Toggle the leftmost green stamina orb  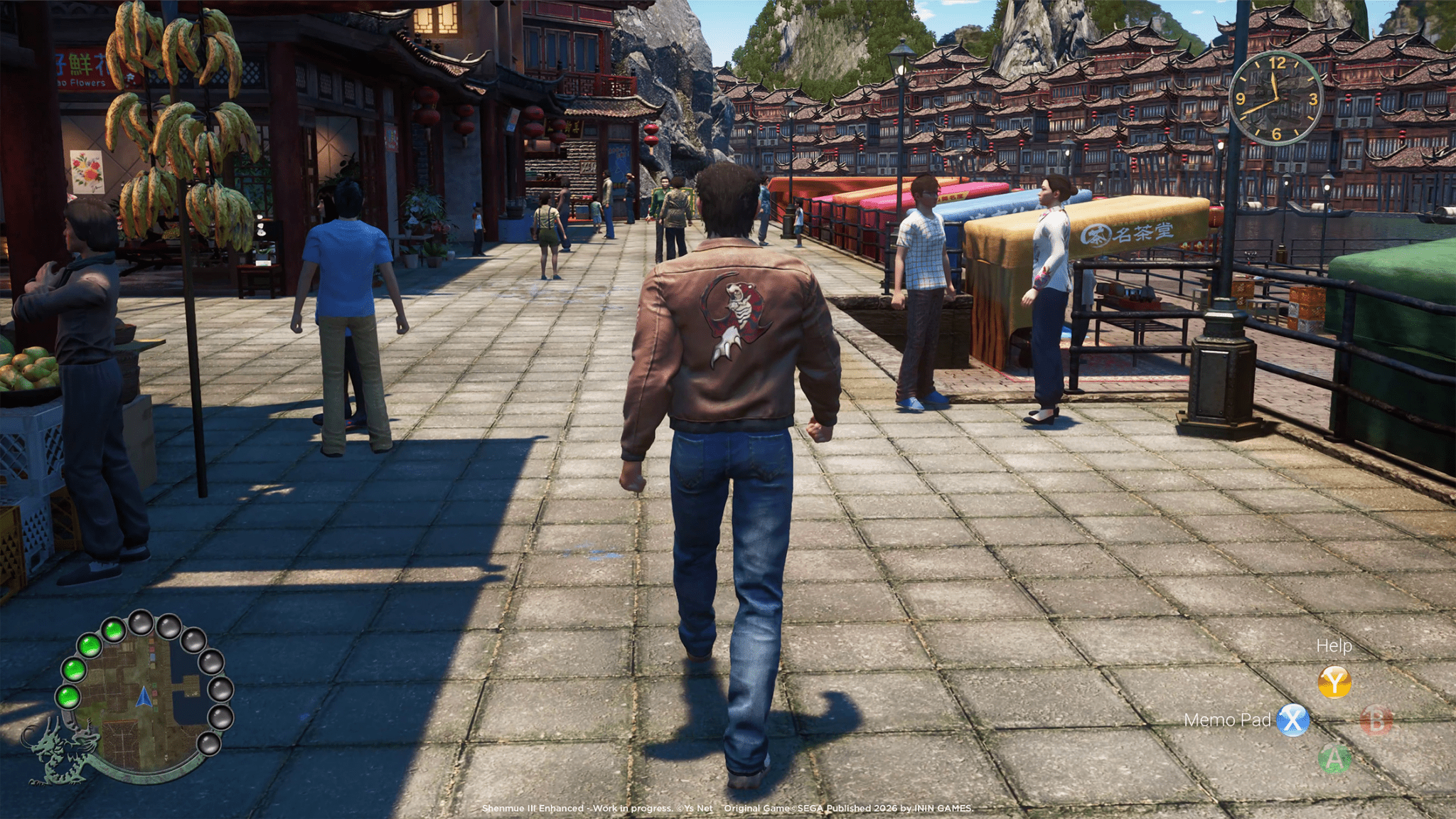click(68, 697)
